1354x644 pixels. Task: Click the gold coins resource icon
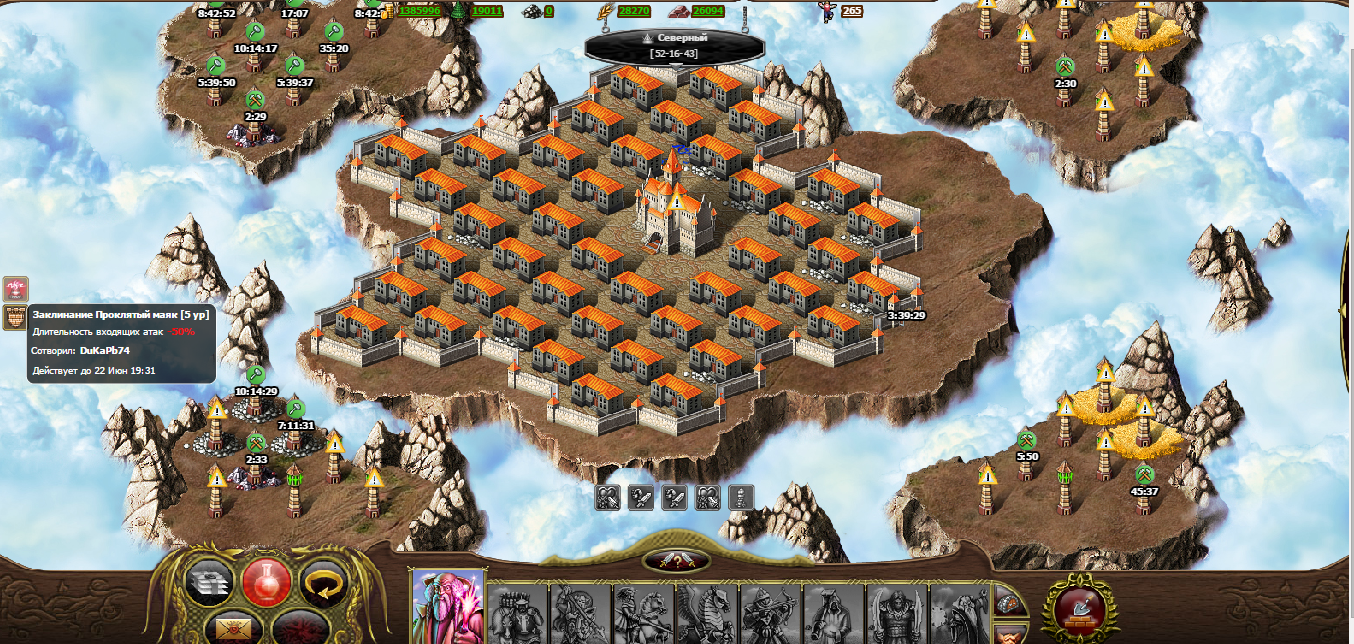point(389,11)
